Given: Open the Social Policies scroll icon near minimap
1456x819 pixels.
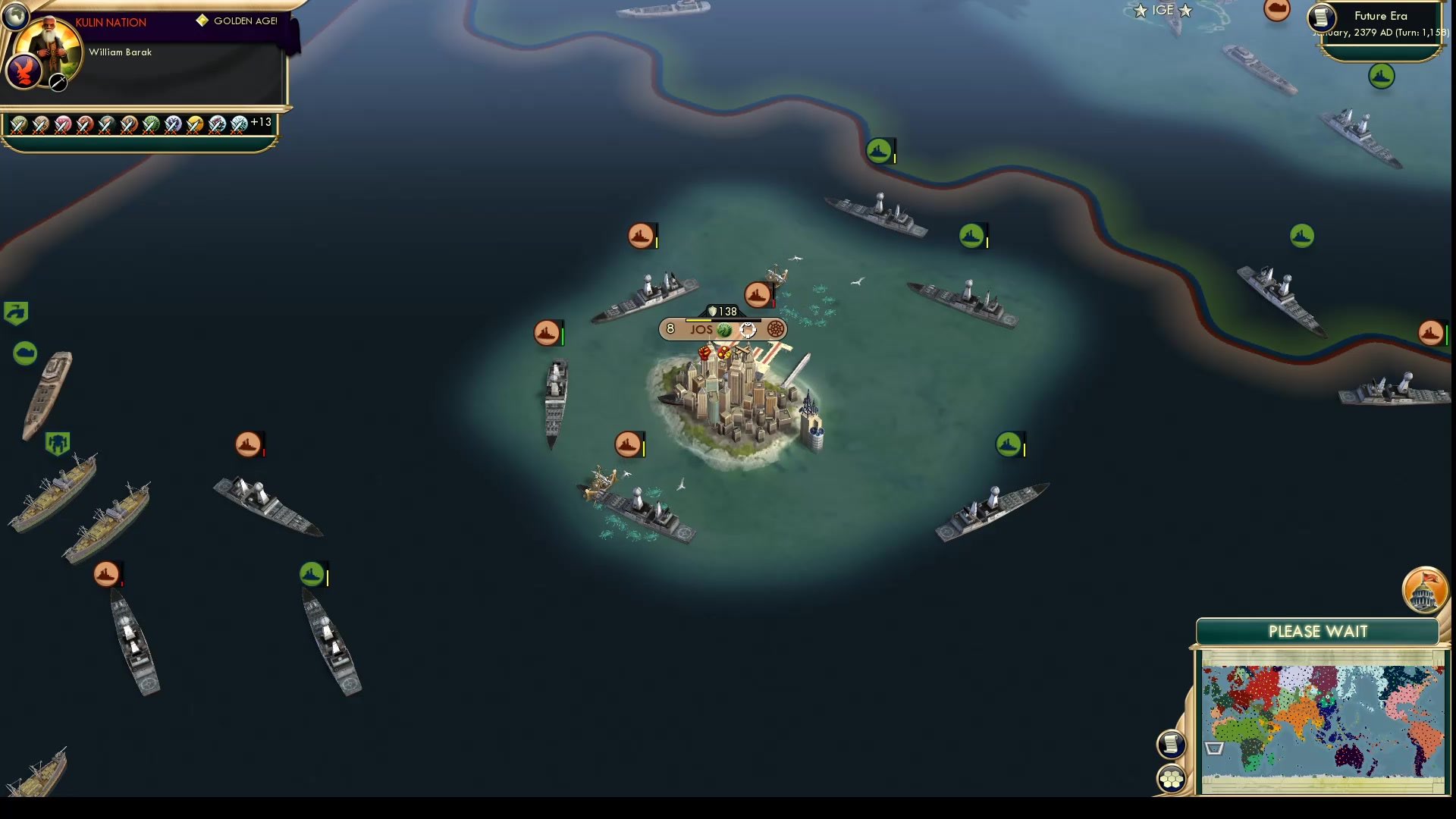Looking at the screenshot, I should 1171,744.
